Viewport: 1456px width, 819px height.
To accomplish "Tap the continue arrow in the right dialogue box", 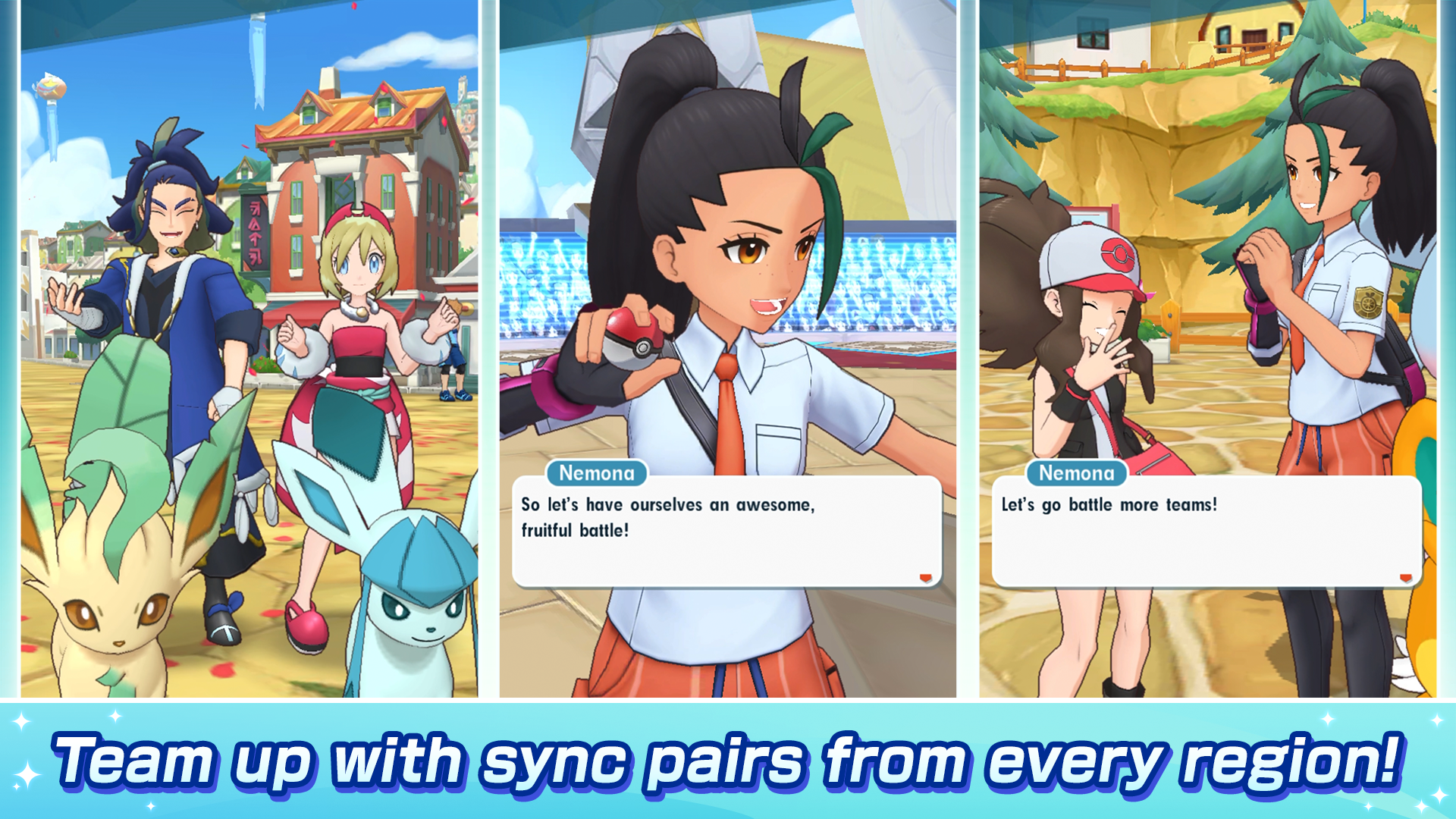I will (1407, 576).
